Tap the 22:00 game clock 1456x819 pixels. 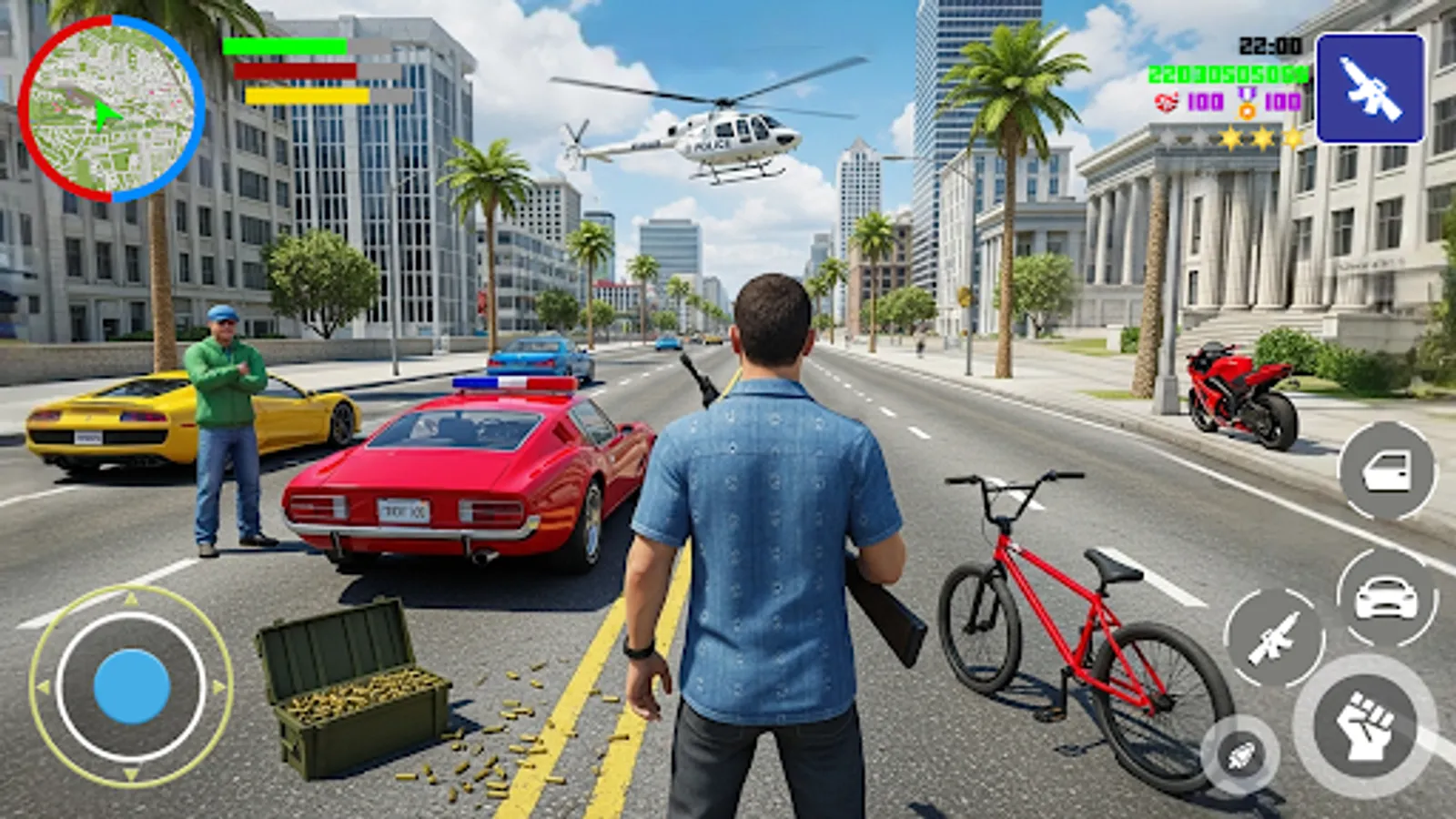pos(1269,45)
